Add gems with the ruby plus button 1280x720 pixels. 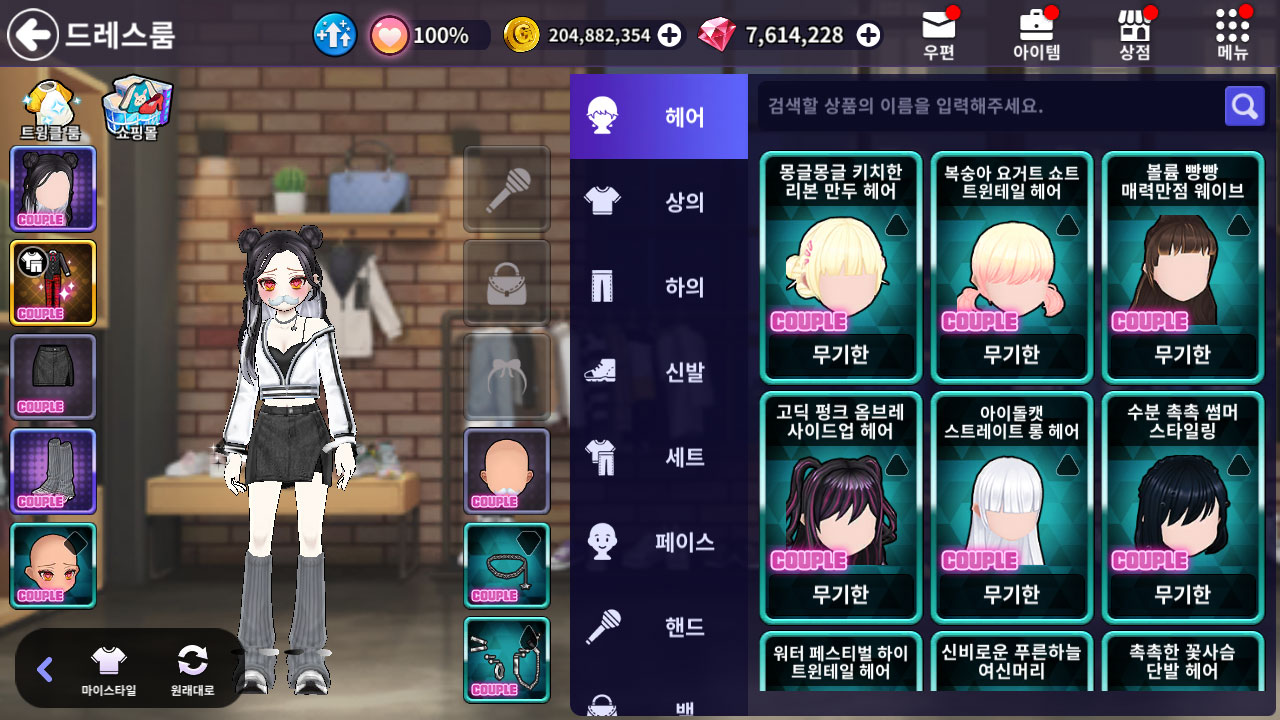pos(869,35)
